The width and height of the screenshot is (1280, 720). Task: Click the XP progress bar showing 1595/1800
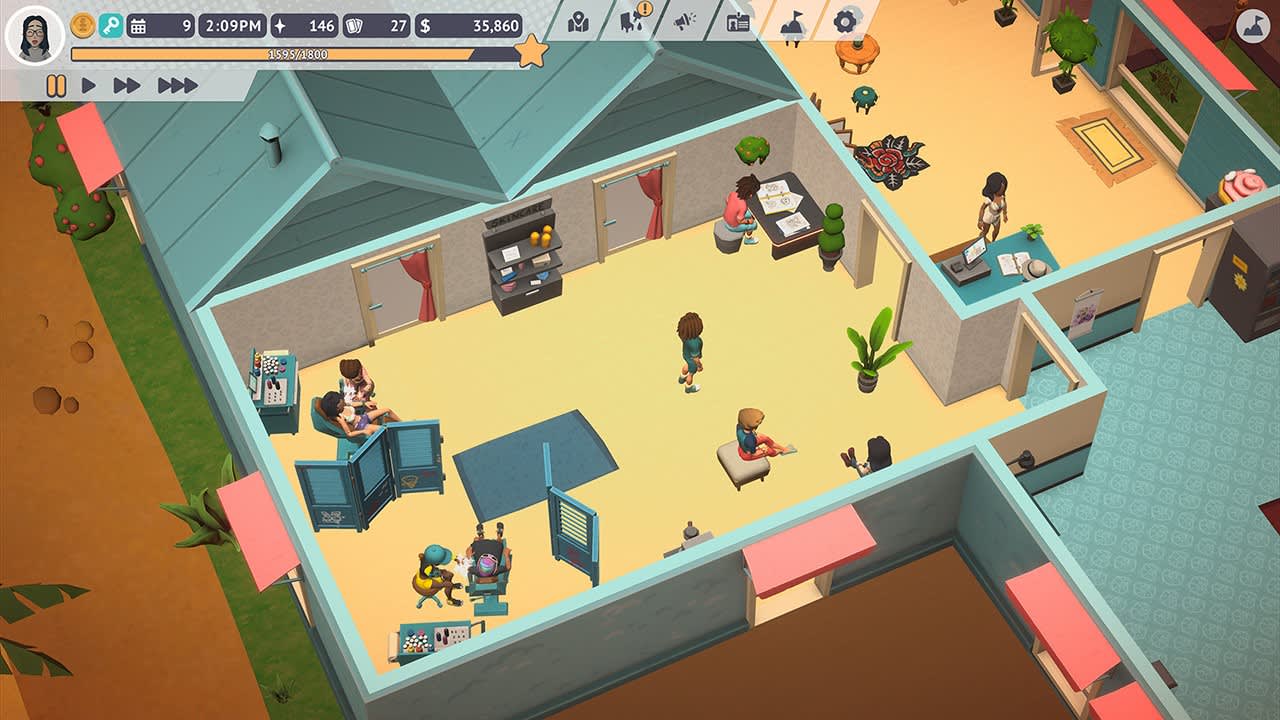pyautogui.click(x=297, y=56)
